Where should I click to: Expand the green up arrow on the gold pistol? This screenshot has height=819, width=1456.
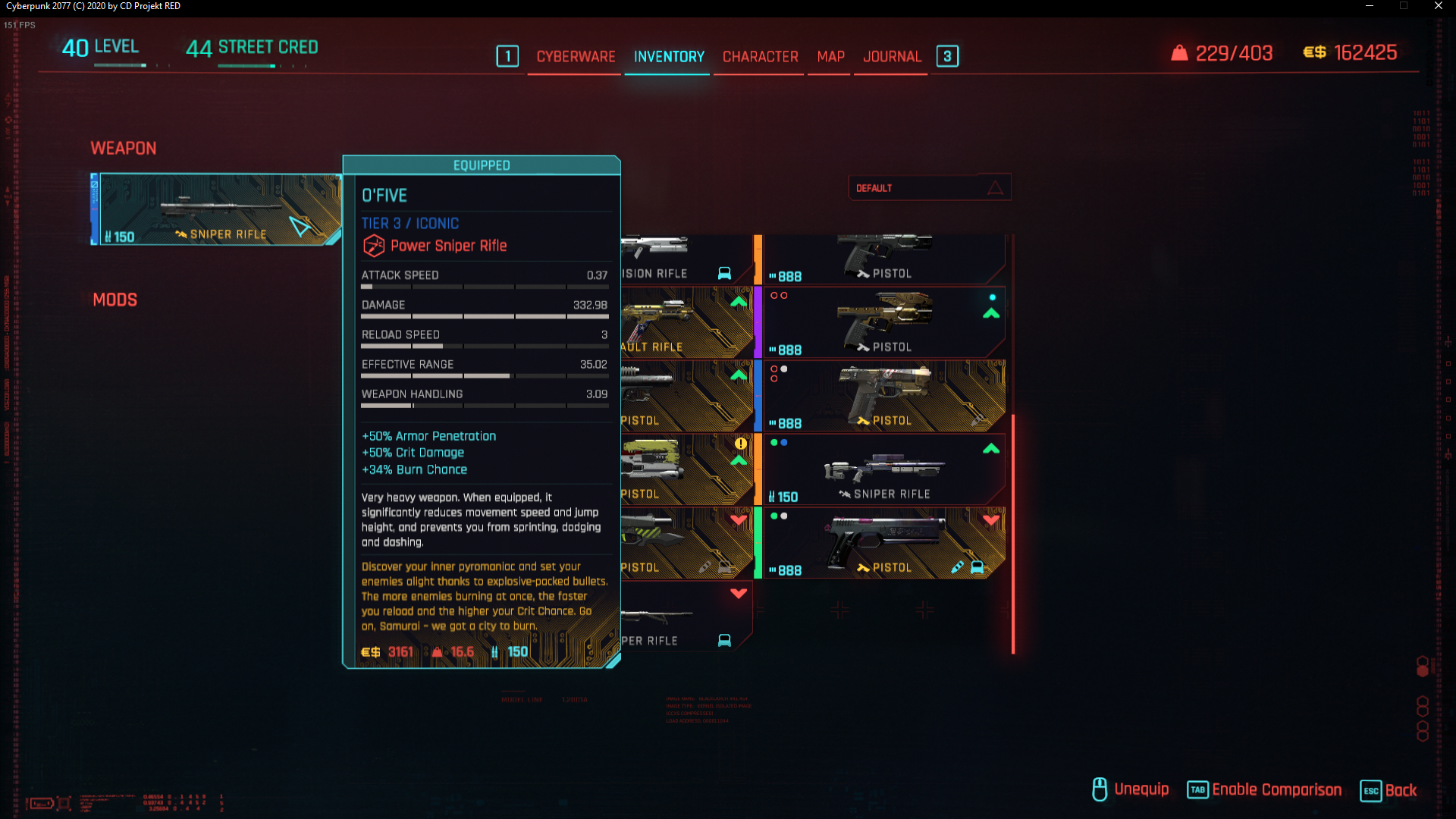point(992,314)
